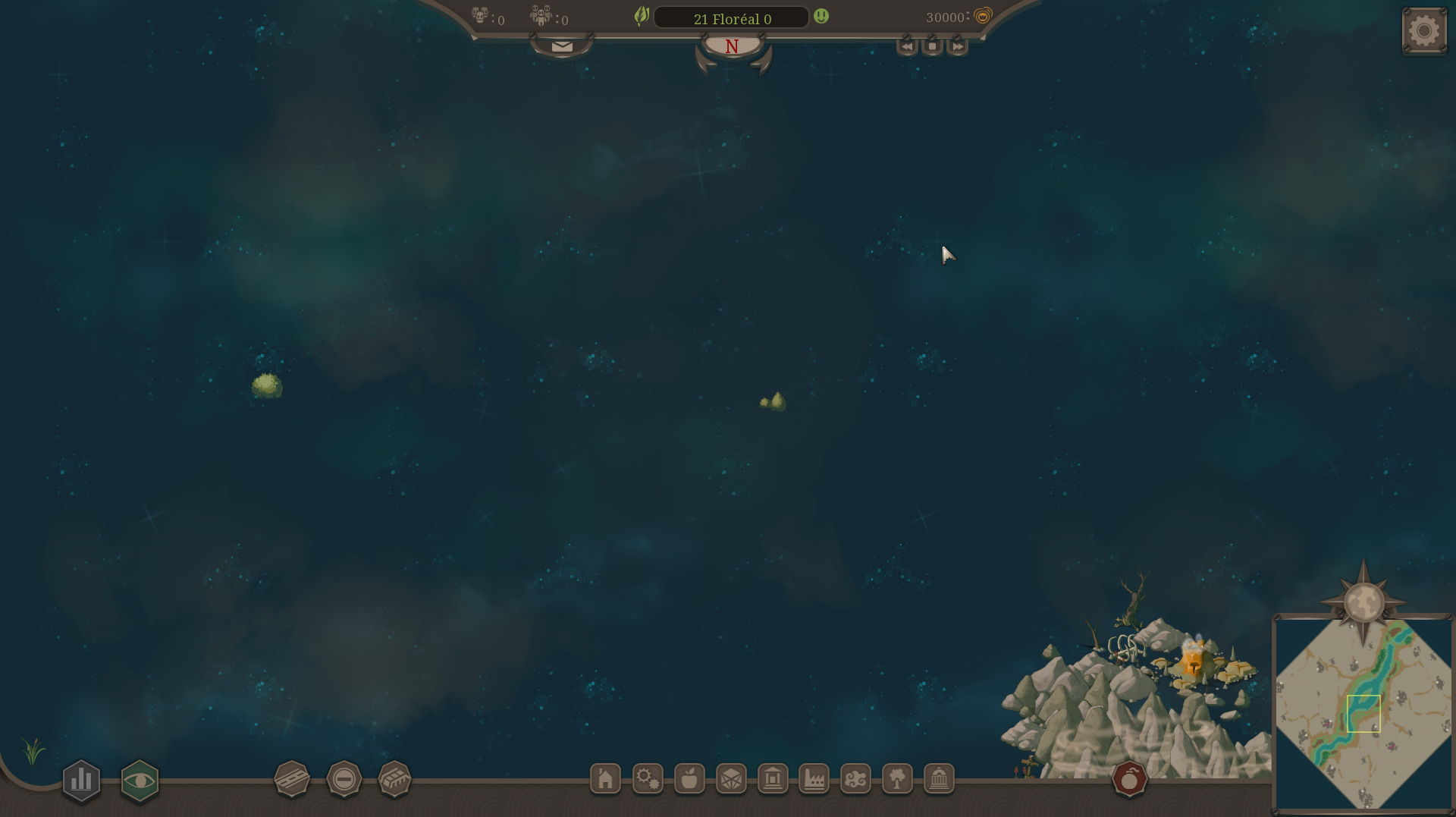Click the date 21 Floréal 0
This screenshot has height=817, width=1456.
(x=732, y=18)
